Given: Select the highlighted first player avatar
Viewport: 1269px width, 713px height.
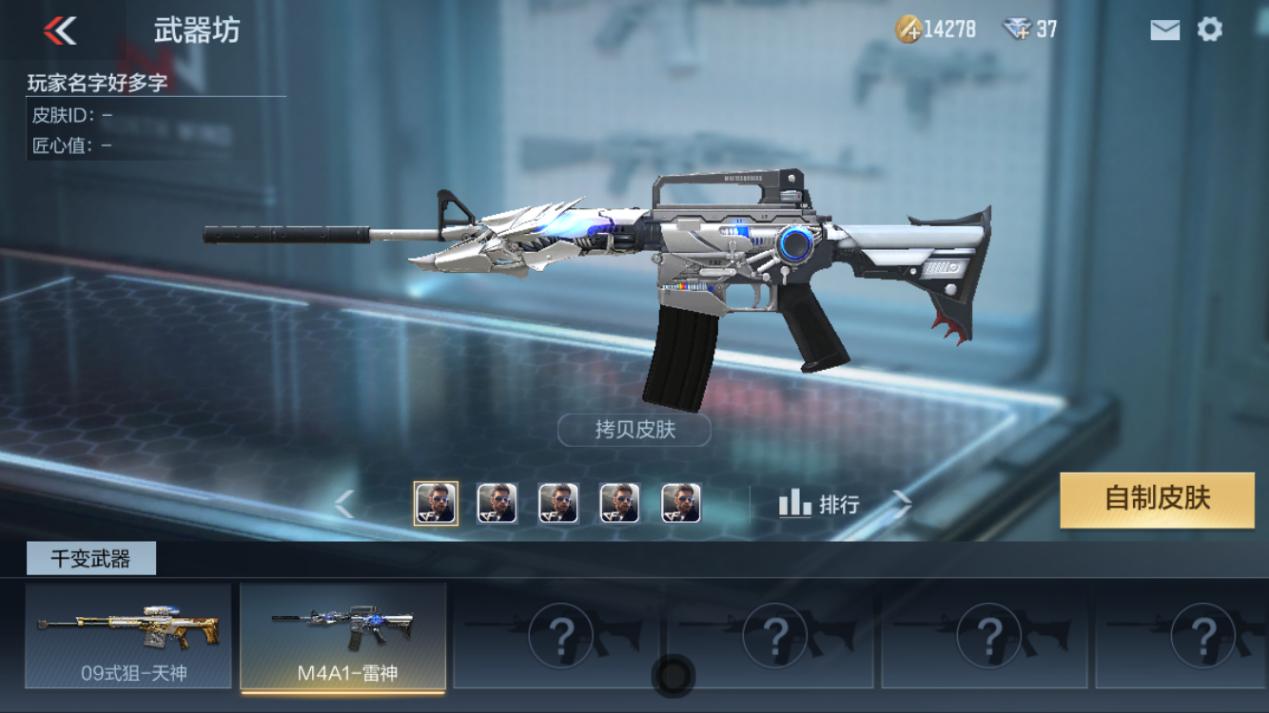Looking at the screenshot, I should click(x=436, y=503).
